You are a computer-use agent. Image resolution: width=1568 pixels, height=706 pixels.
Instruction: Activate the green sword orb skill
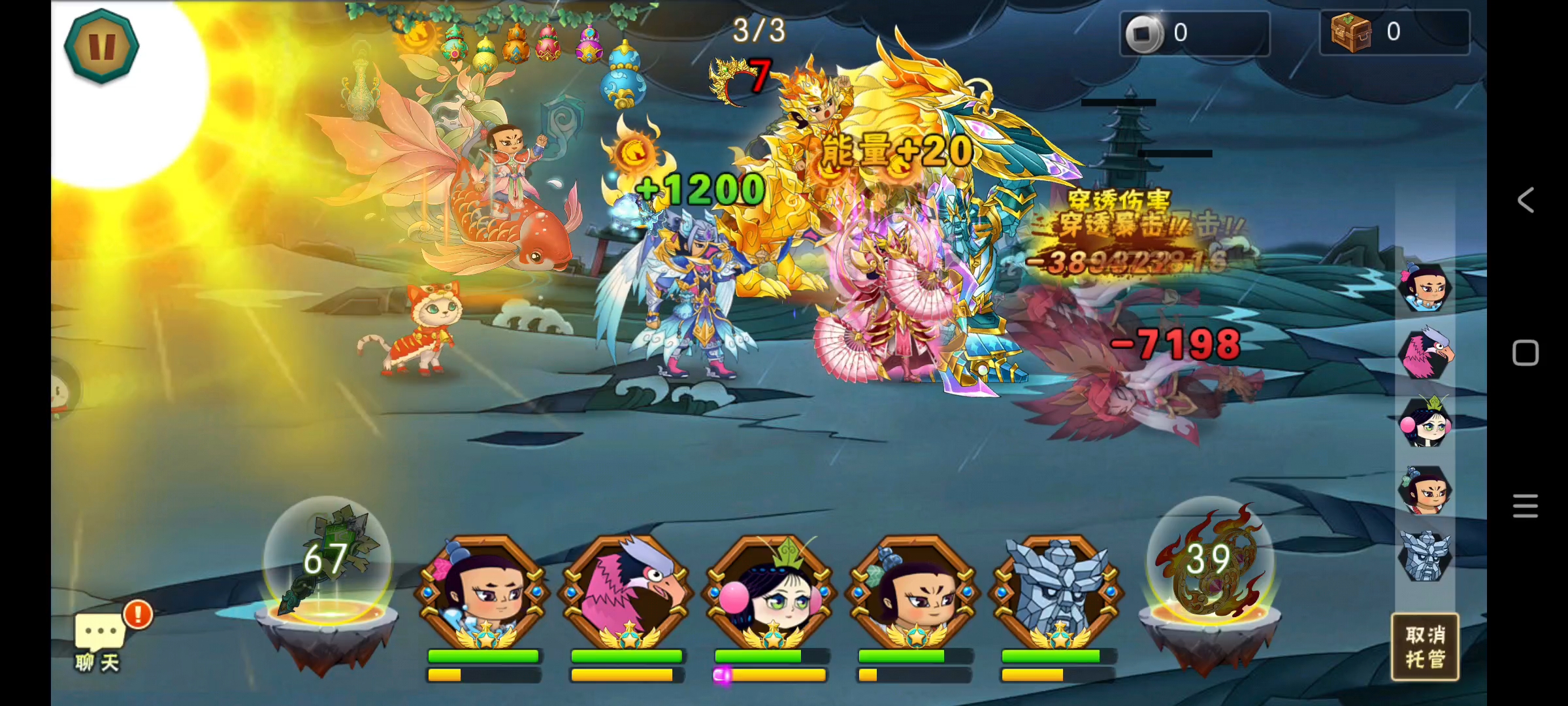pos(327,562)
